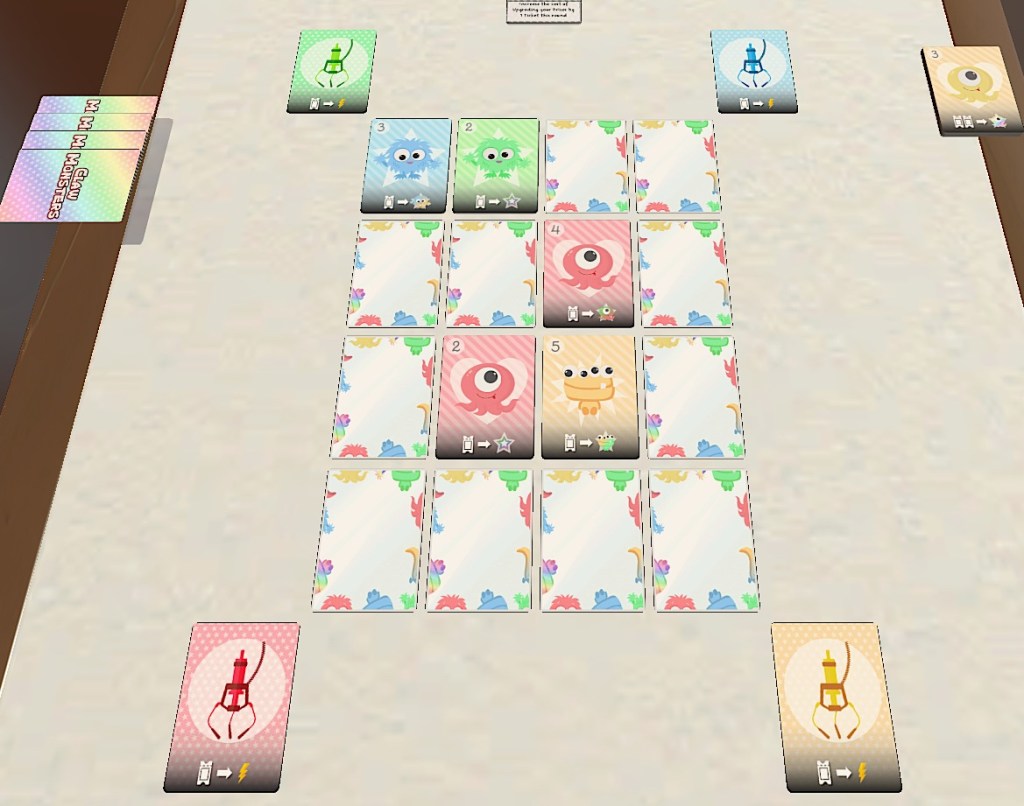
Task: Select the blue fuzzy monster card
Action: pyautogui.click(x=407, y=165)
